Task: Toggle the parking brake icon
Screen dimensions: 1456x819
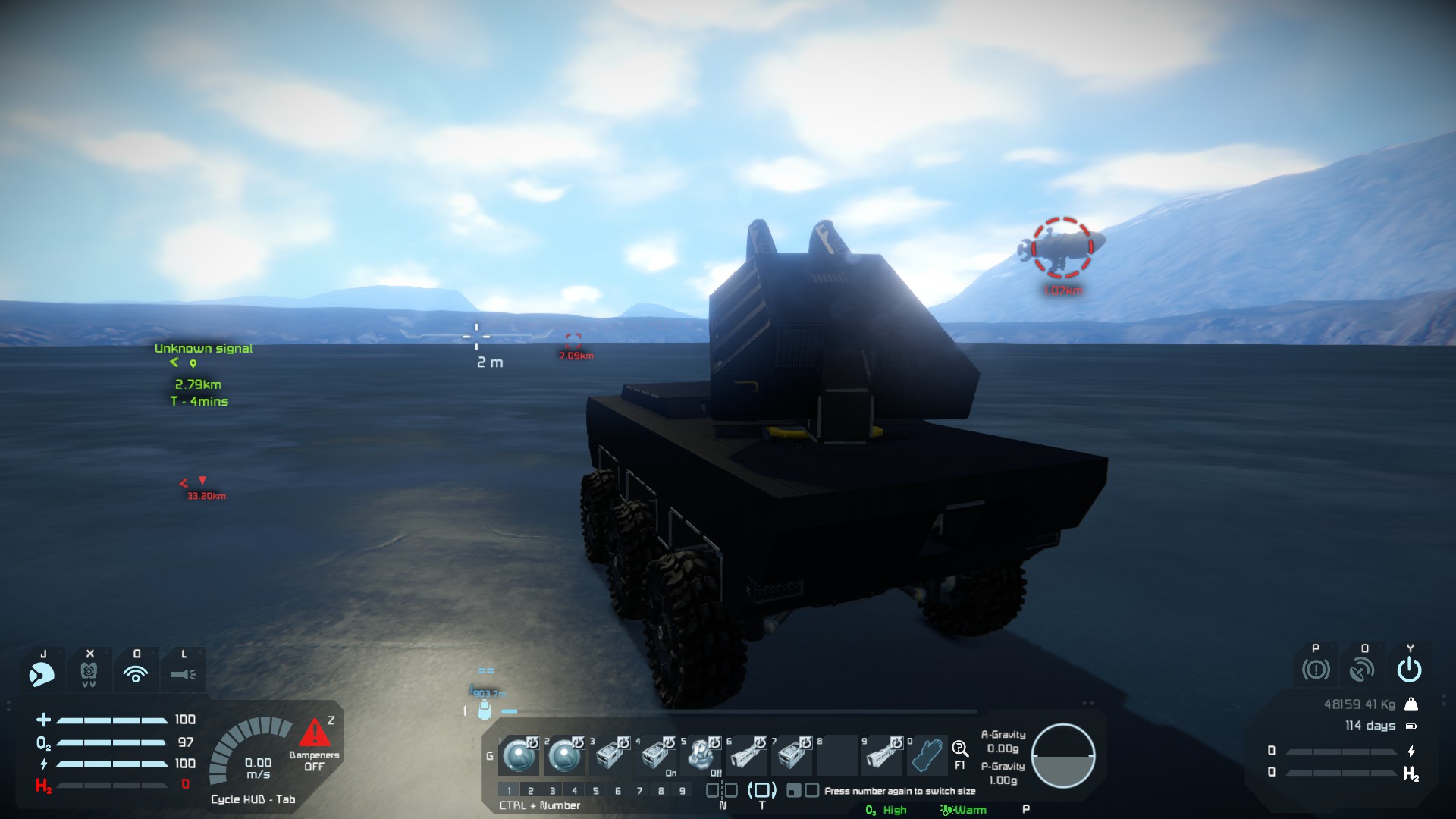Action: (1316, 670)
